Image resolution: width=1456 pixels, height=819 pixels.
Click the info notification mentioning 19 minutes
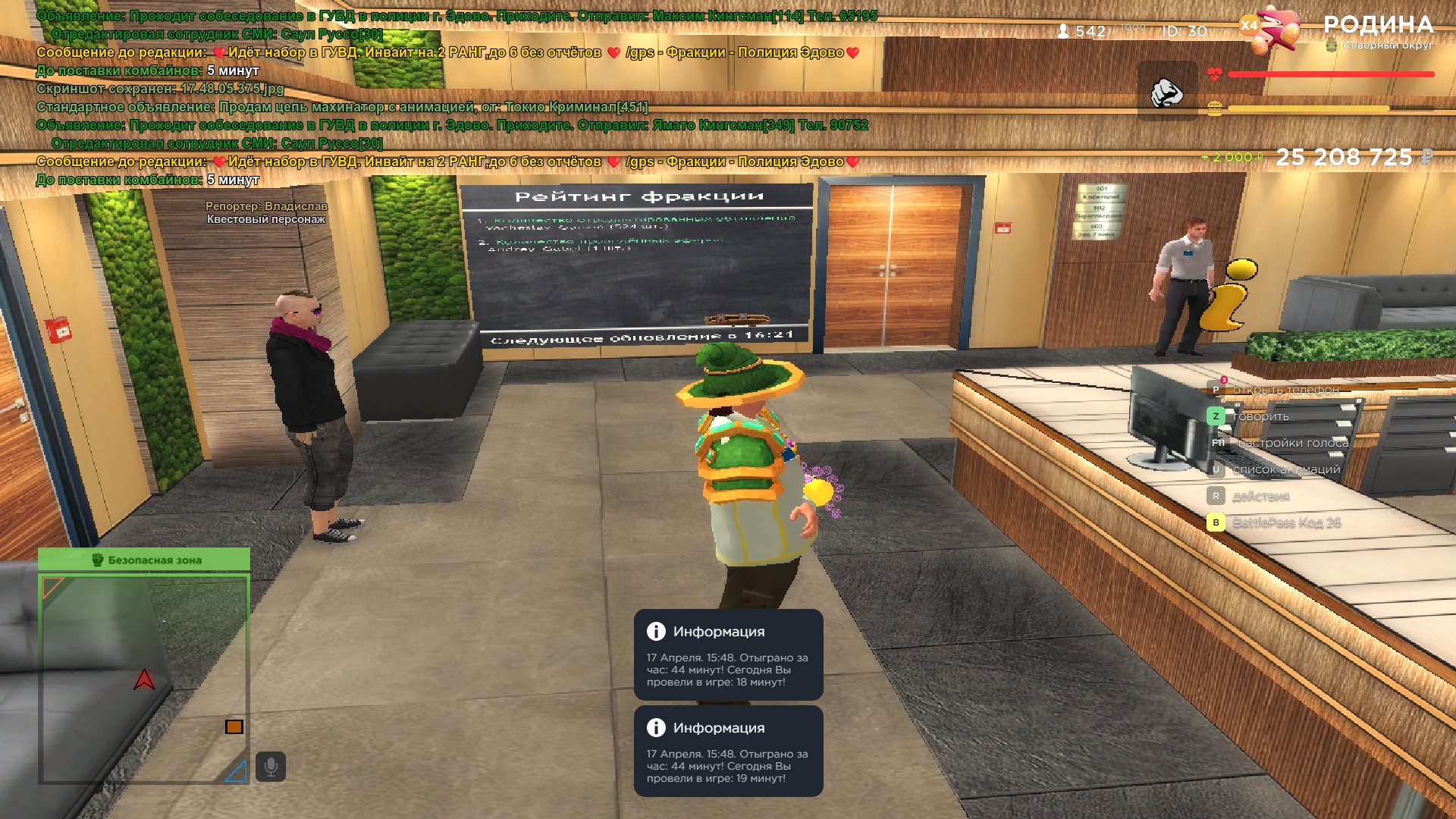tap(728, 752)
